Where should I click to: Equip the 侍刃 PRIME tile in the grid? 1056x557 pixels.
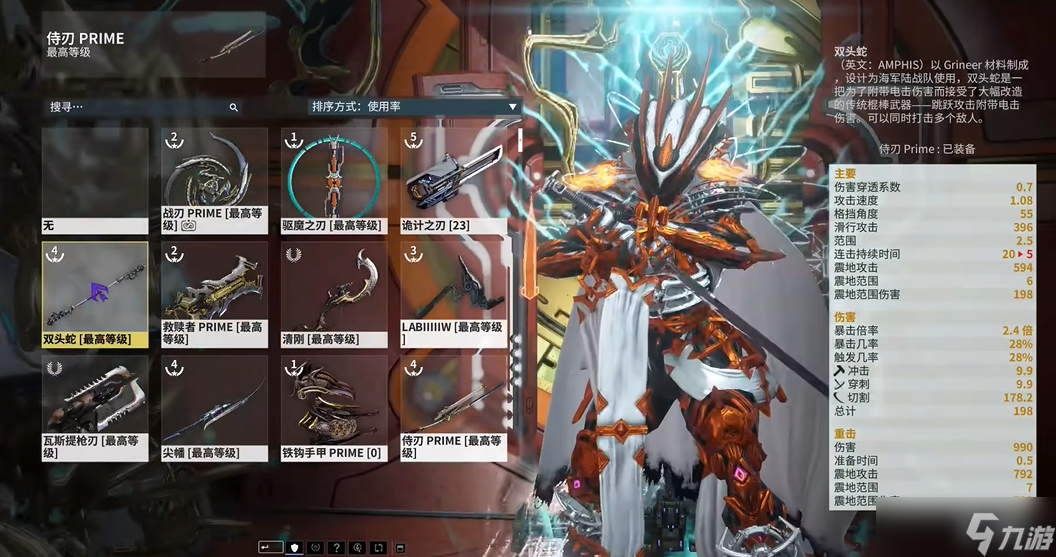coord(453,408)
